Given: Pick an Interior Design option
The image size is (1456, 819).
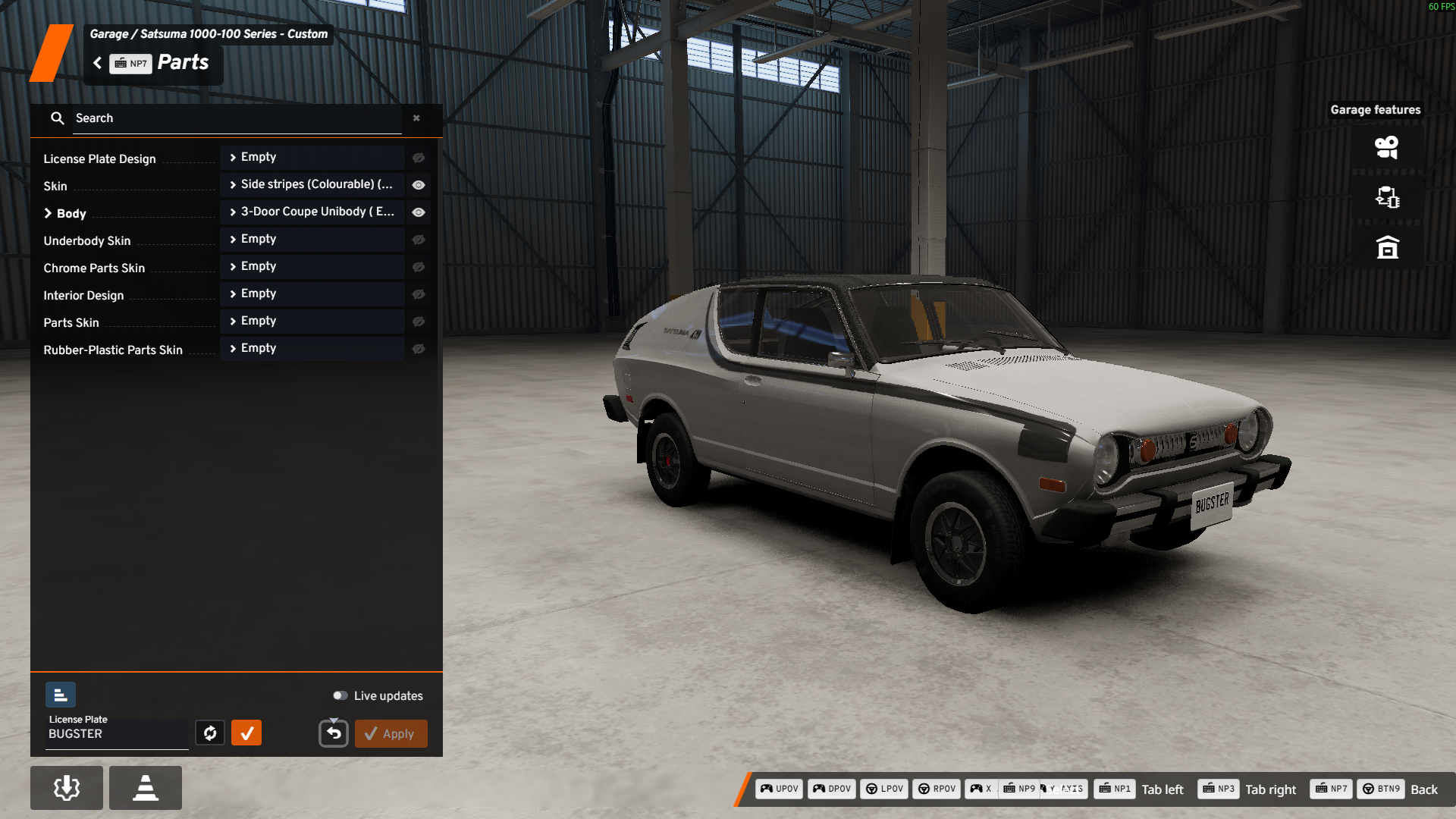Looking at the screenshot, I should (312, 294).
